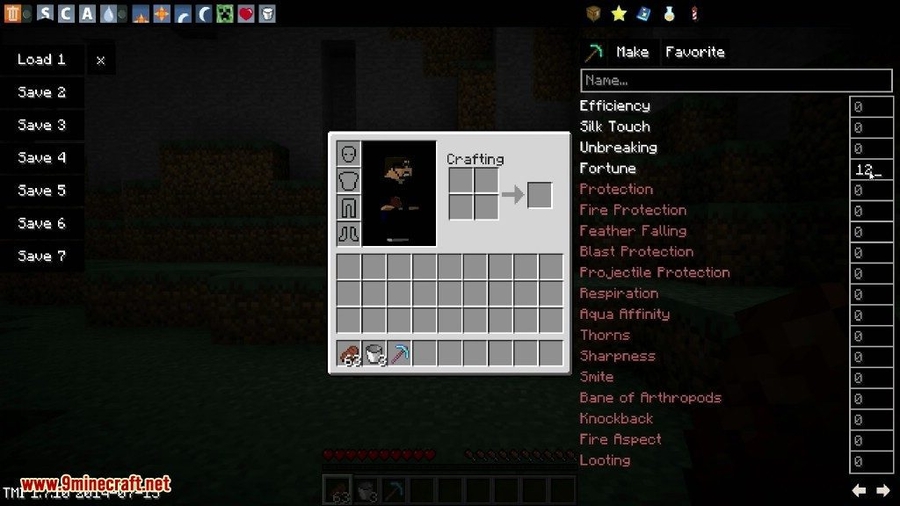
Task: Select the helmet armor slot
Action: [349, 154]
